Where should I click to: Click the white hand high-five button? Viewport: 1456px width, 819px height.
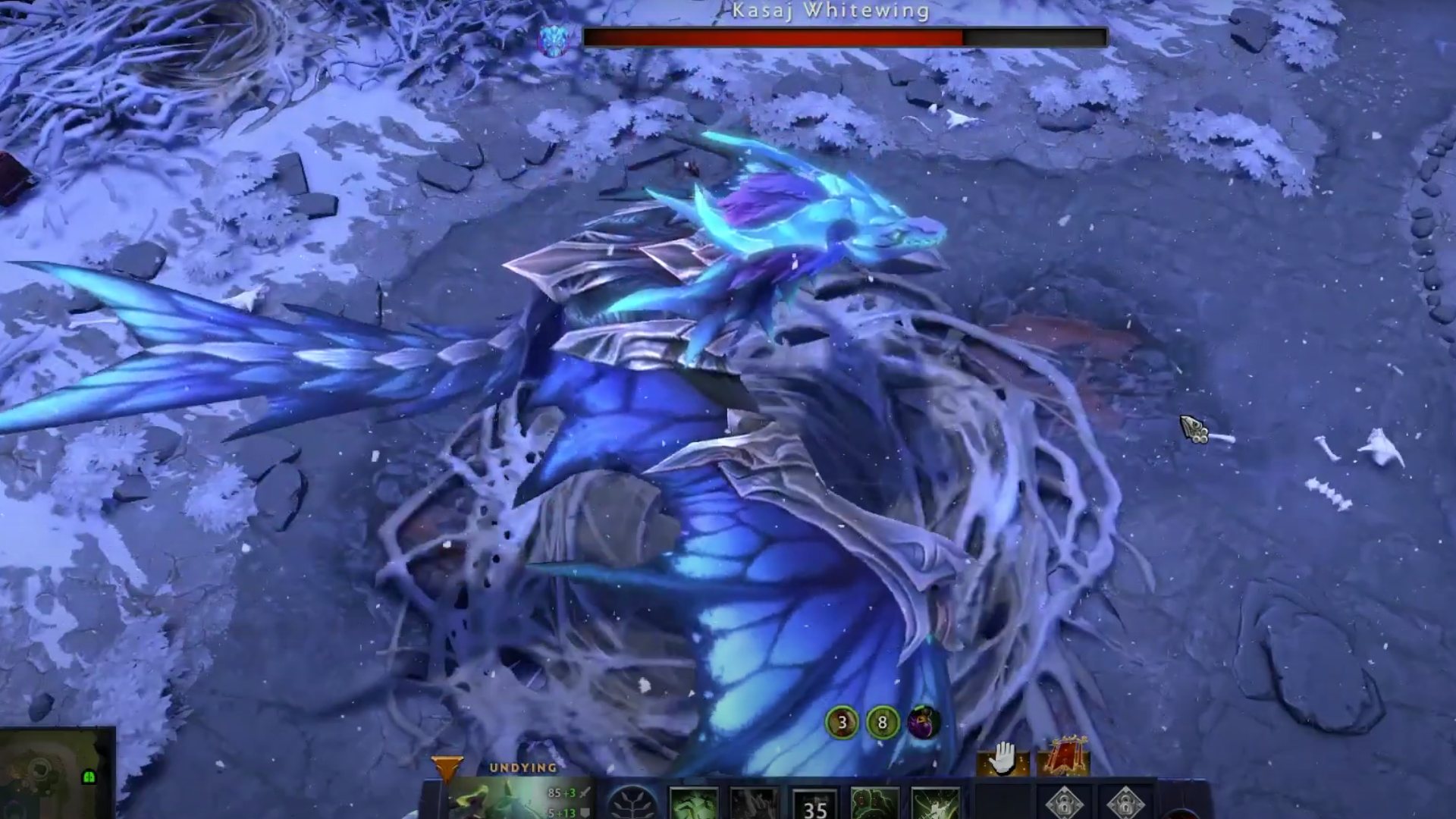point(1003,759)
